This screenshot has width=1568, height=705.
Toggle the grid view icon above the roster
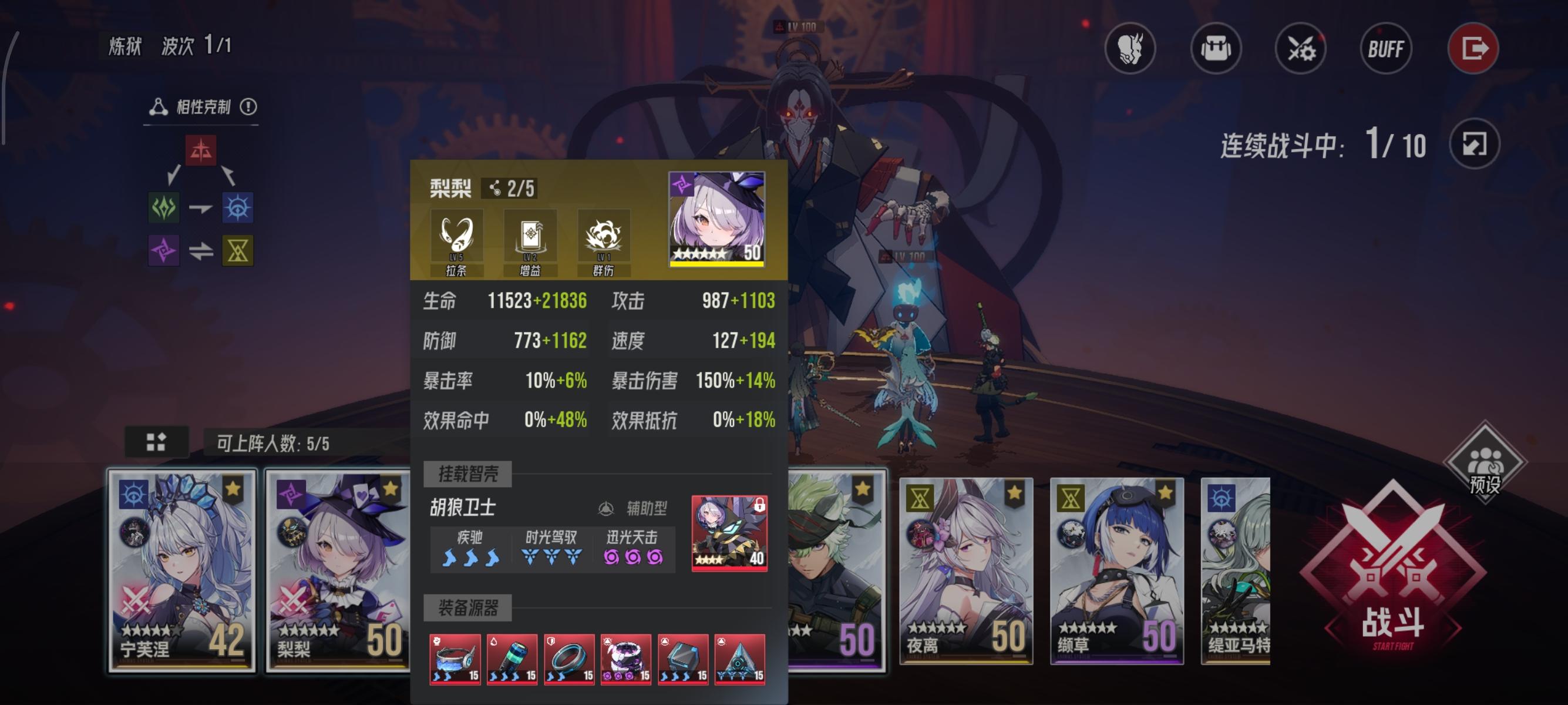pyautogui.click(x=157, y=443)
